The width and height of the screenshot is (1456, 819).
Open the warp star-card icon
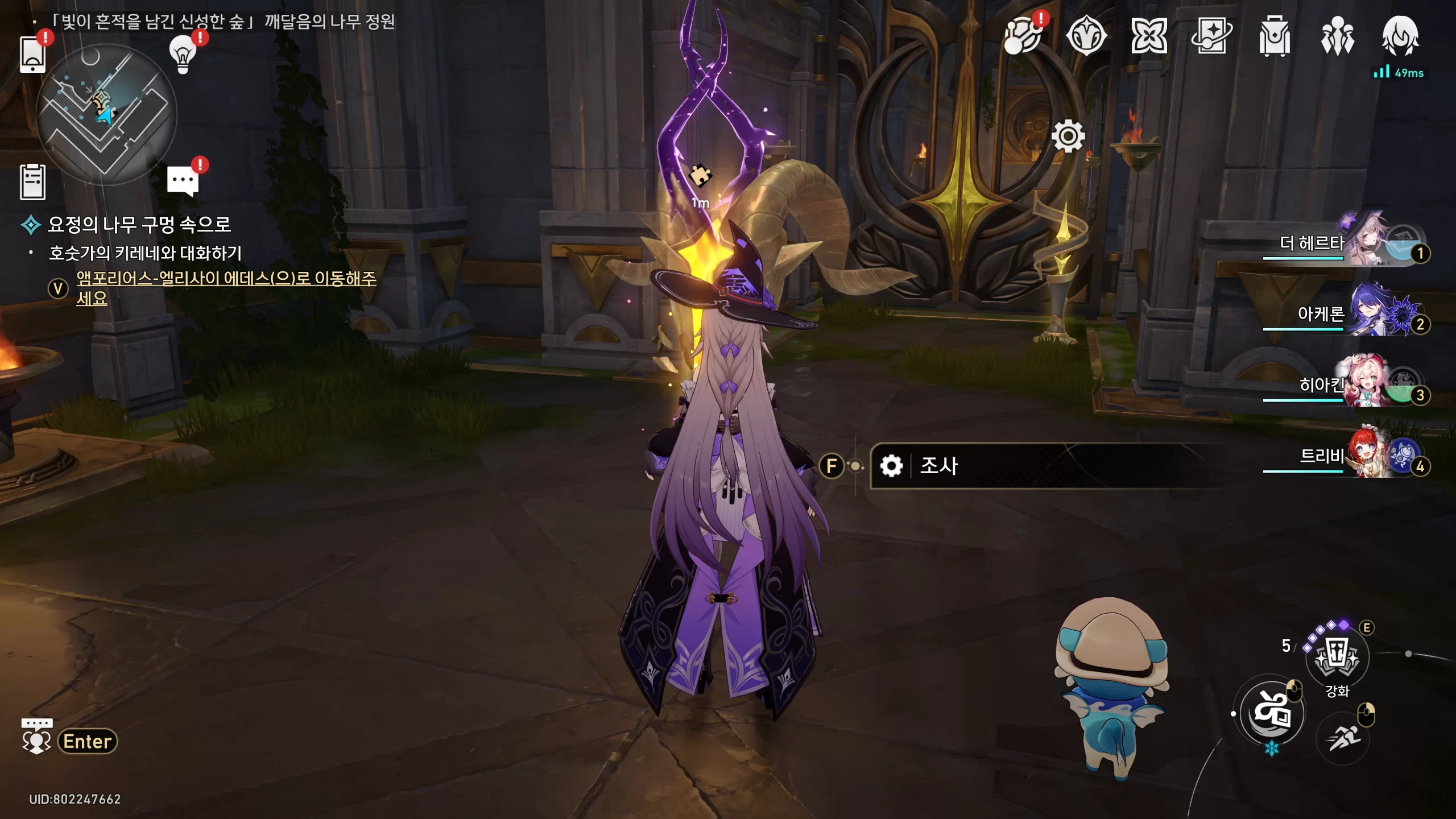point(1211,36)
